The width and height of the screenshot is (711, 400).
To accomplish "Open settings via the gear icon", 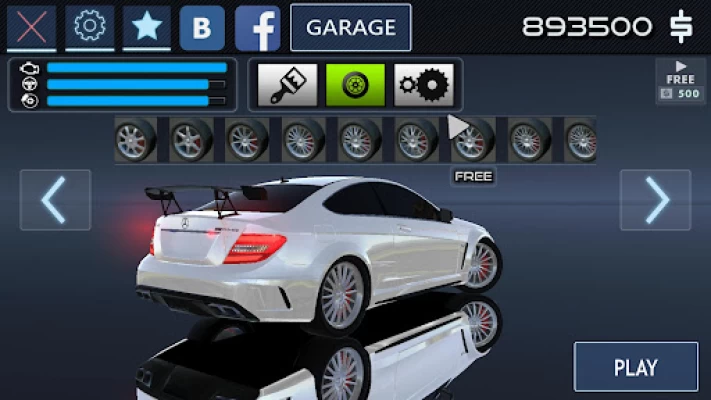I will [89, 27].
